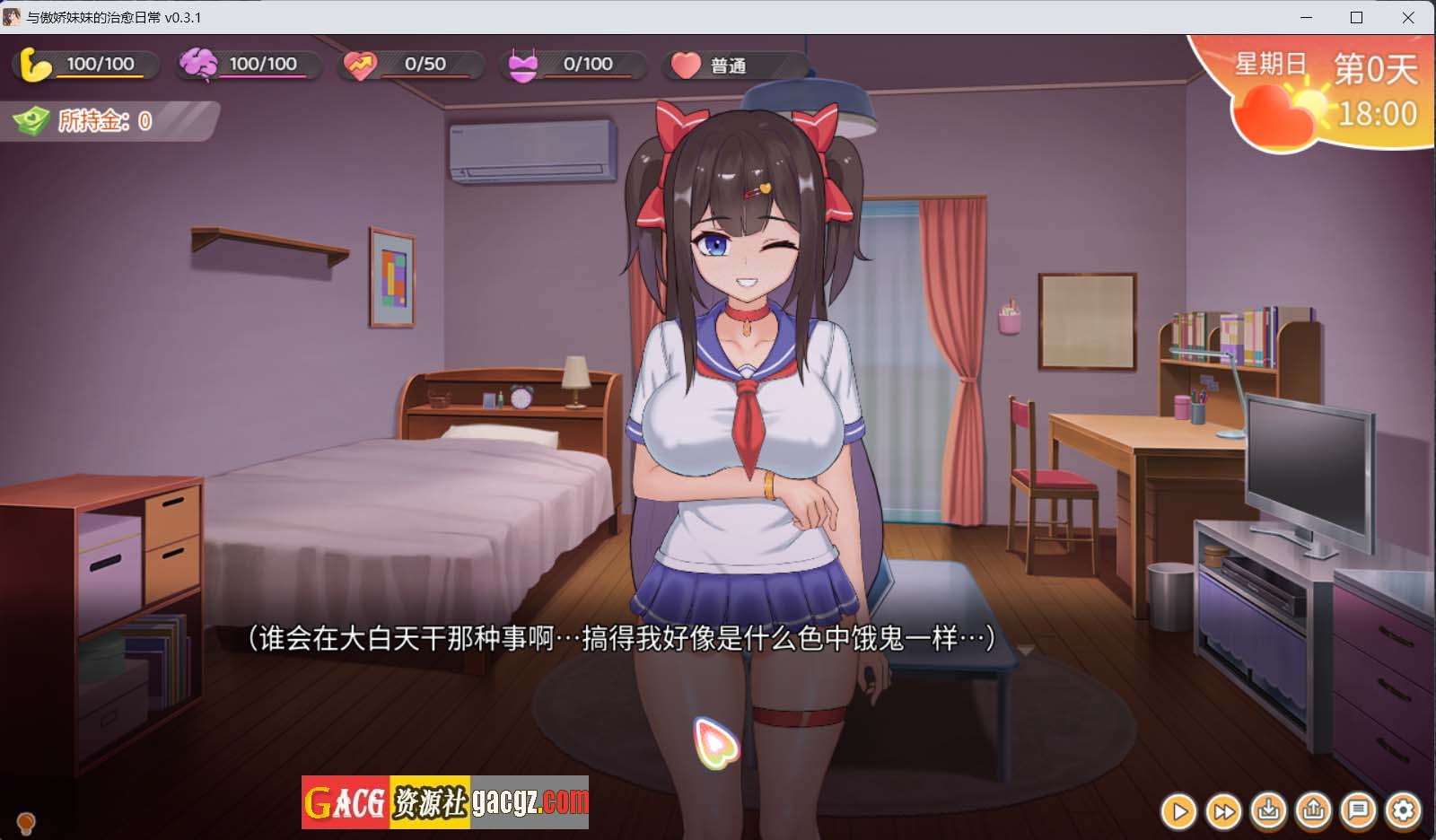
Task: Advance dialogue with the rainbow arrow indicator
Action: pyautogui.click(x=715, y=743)
